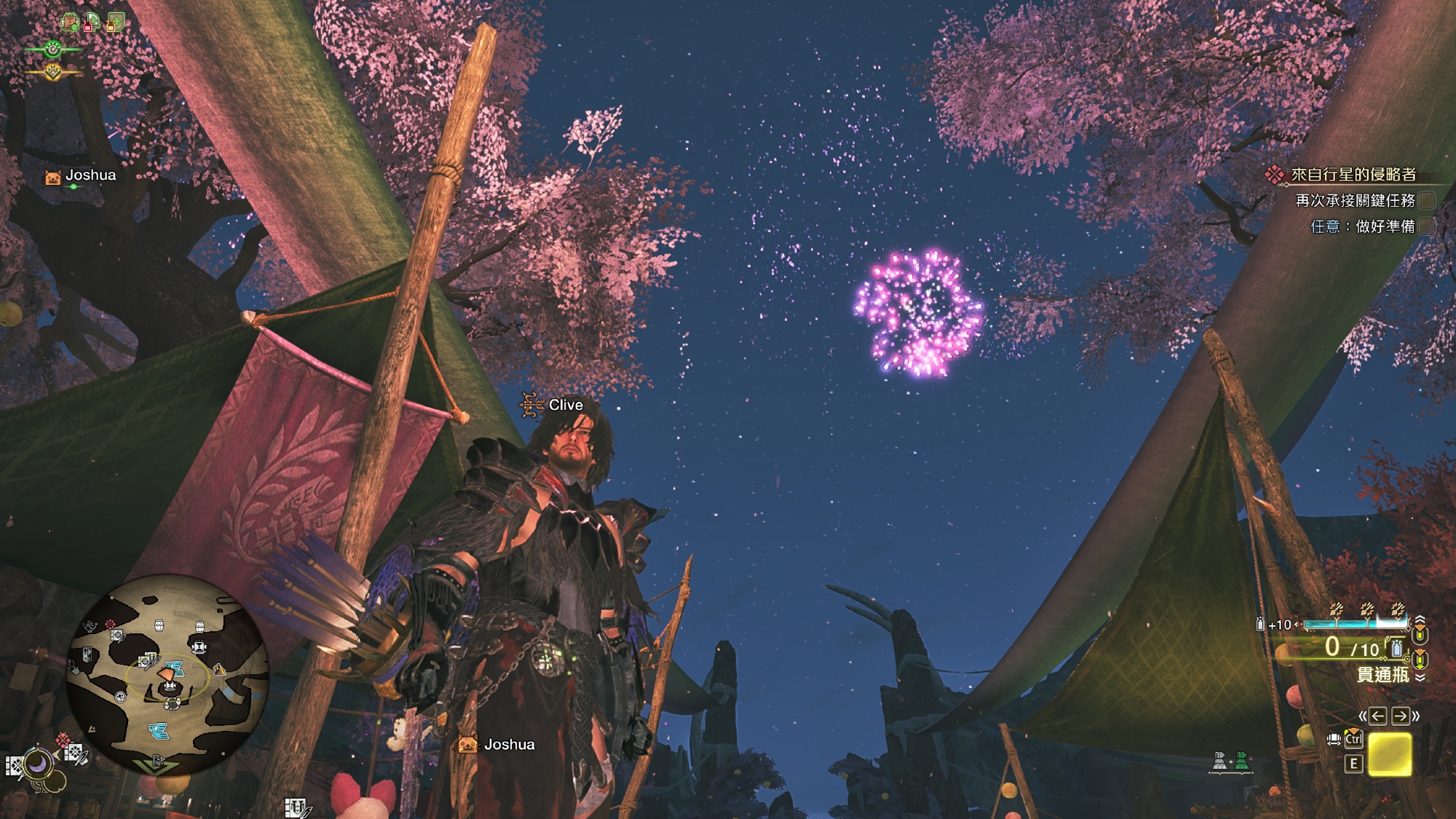The height and width of the screenshot is (819, 1456).
Task: Select the glowing yellow item slot
Action: [x=1390, y=754]
